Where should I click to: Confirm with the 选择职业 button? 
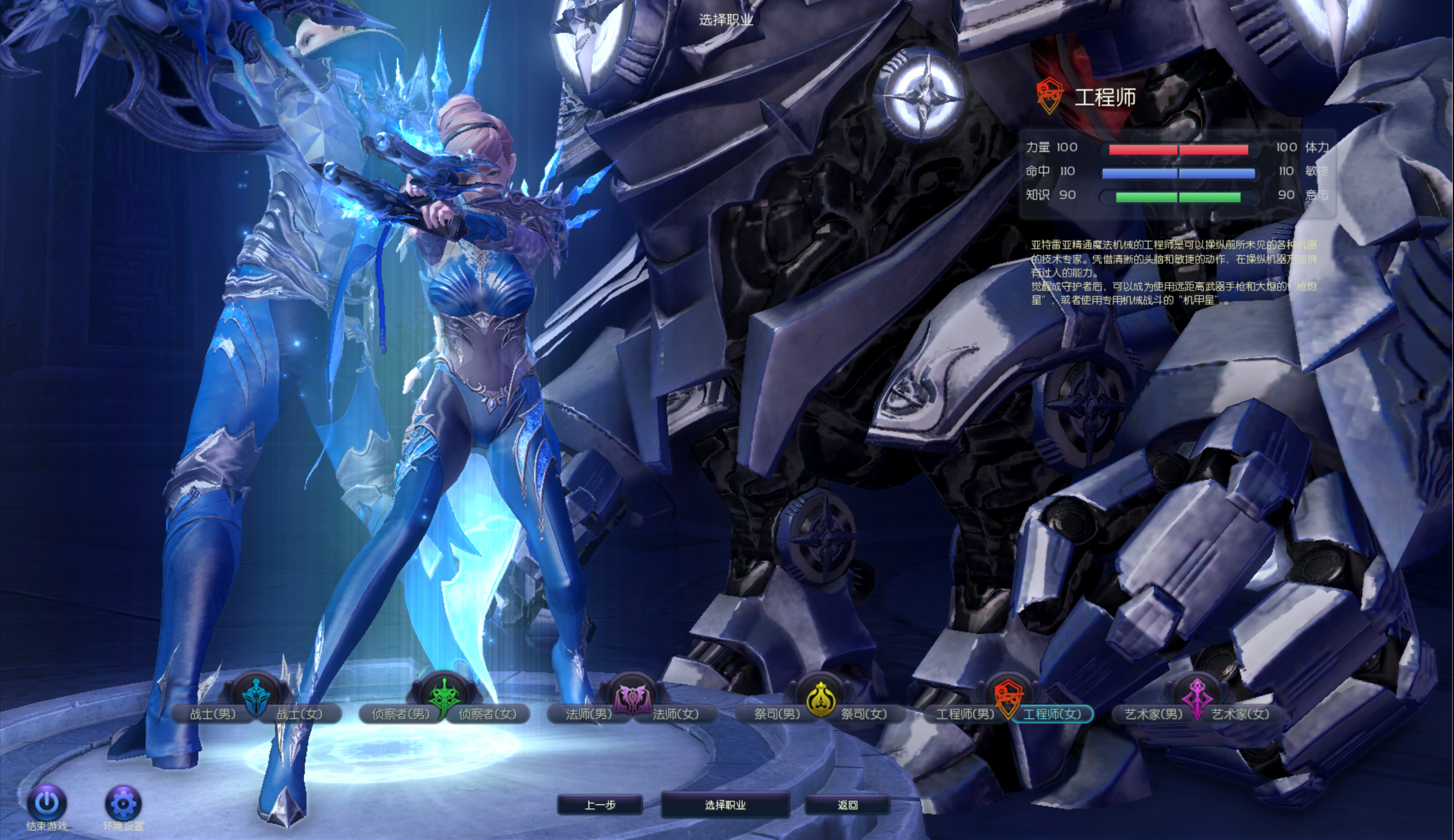point(725,805)
